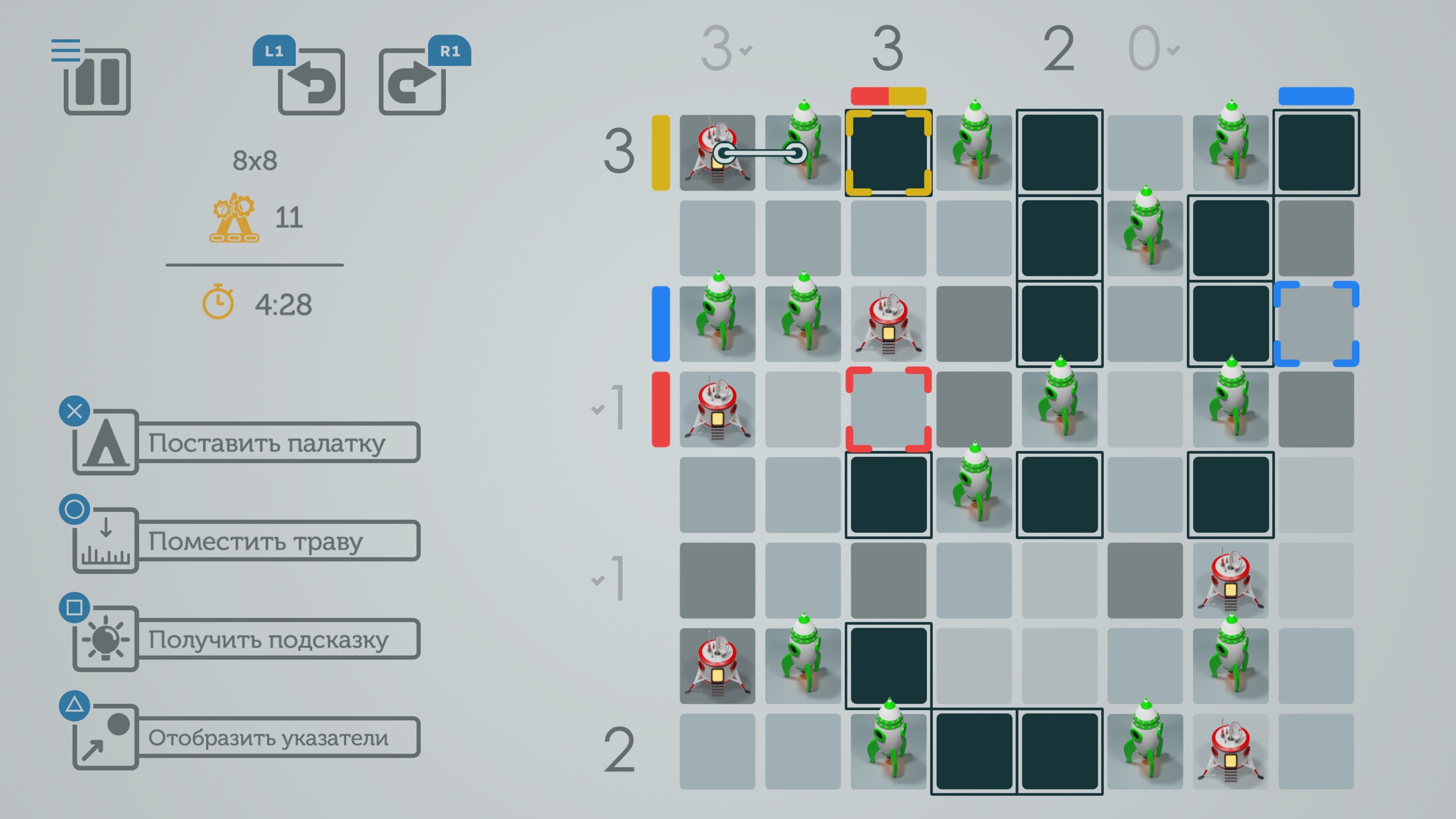Click the red and yellow progress bar above column 3
Screen dimensions: 1456x819
888,96
